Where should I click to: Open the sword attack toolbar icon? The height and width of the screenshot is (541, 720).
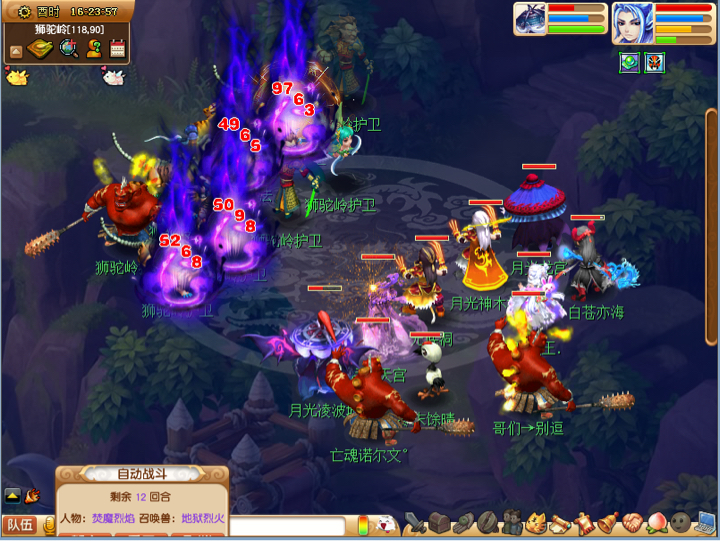[415, 522]
